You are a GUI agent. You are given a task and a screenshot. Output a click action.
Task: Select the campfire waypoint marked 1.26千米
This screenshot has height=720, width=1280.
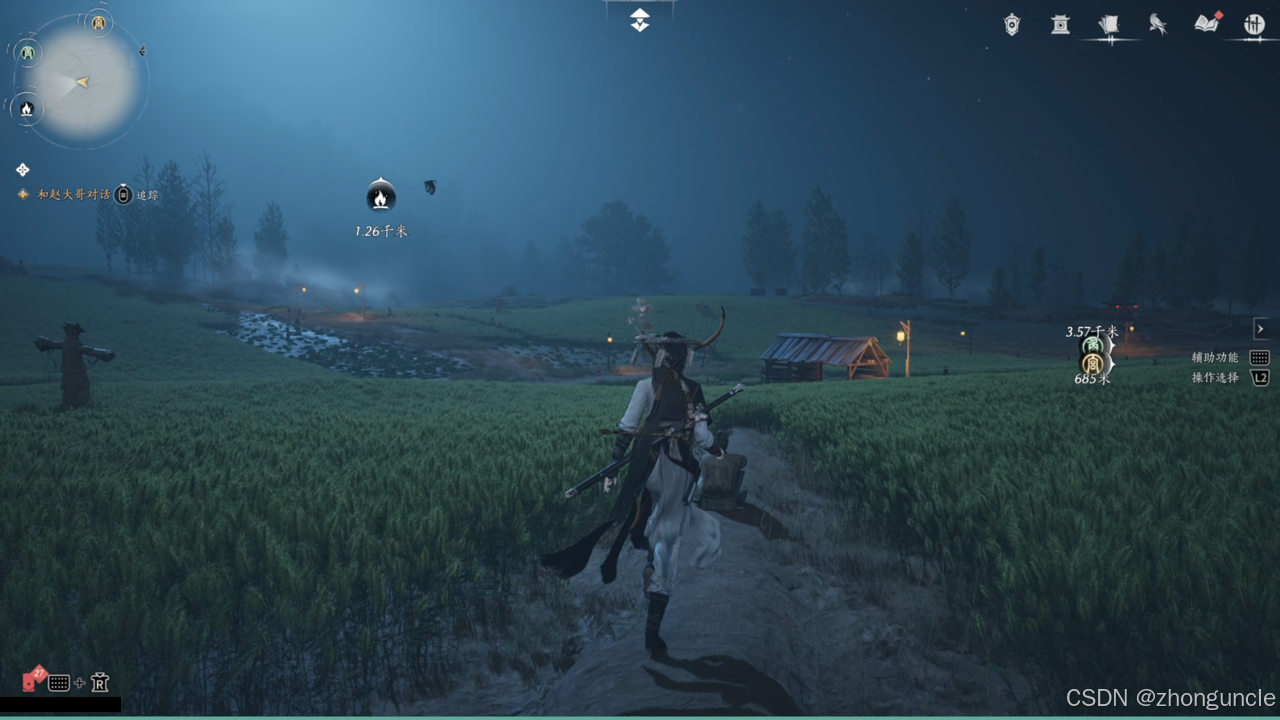[x=380, y=199]
